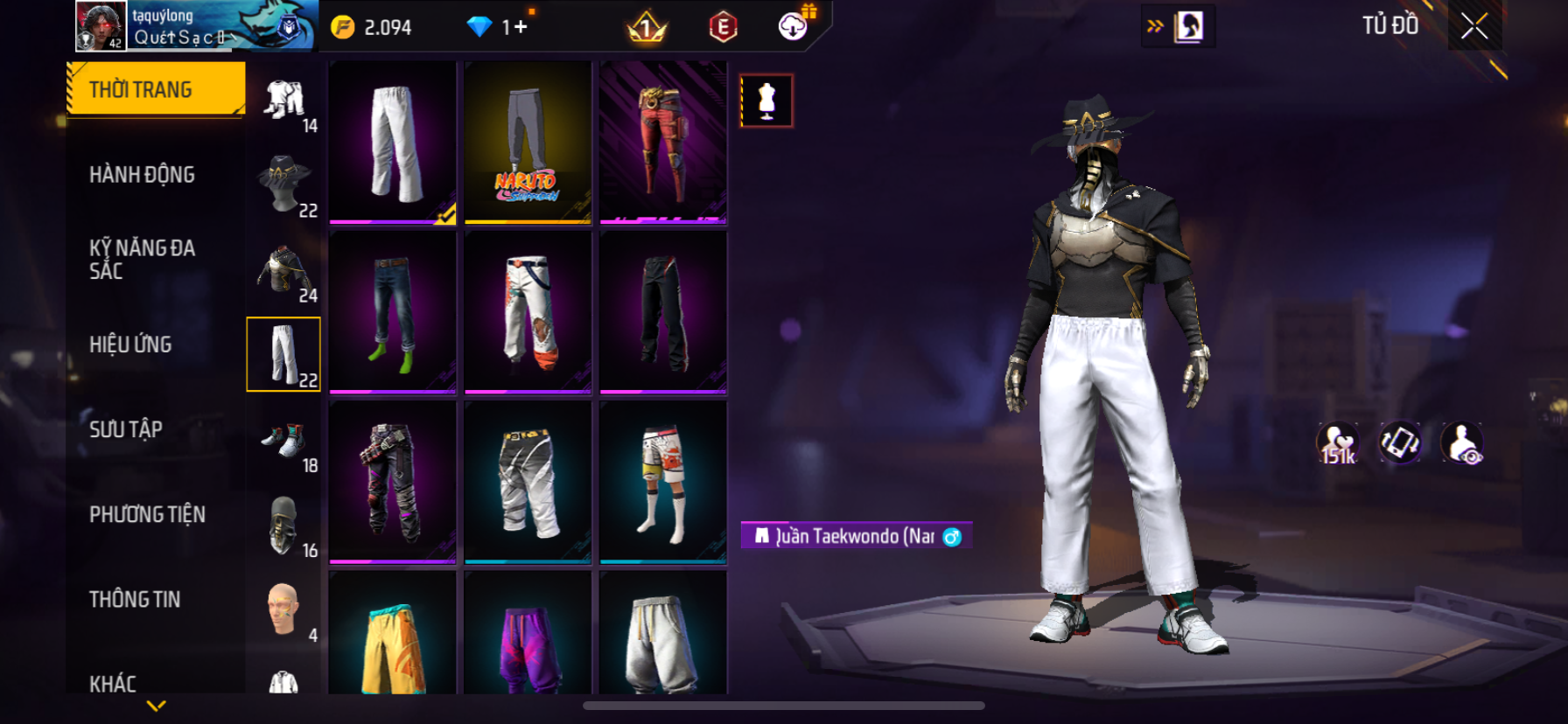Screen dimensions: 1568x724
Task: Select the Naruto Shippuden gray pants
Action: [x=528, y=143]
